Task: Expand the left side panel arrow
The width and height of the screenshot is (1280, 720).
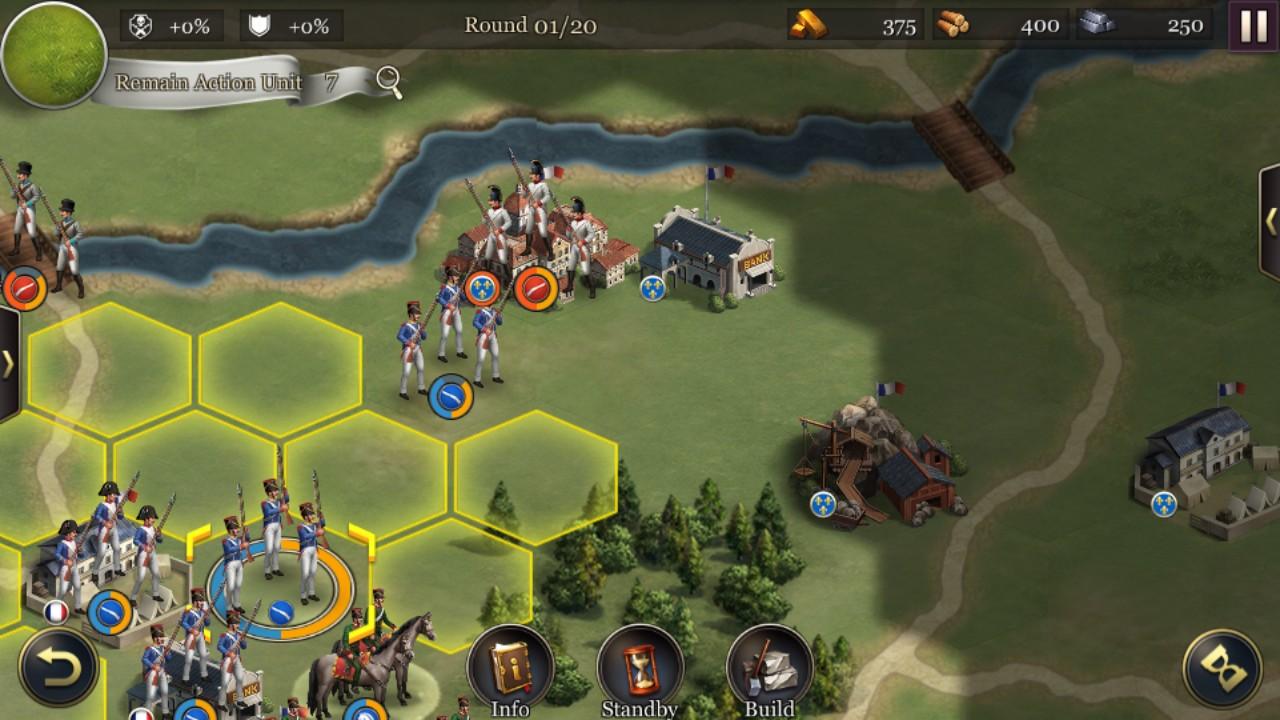Action: coord(8,364)
